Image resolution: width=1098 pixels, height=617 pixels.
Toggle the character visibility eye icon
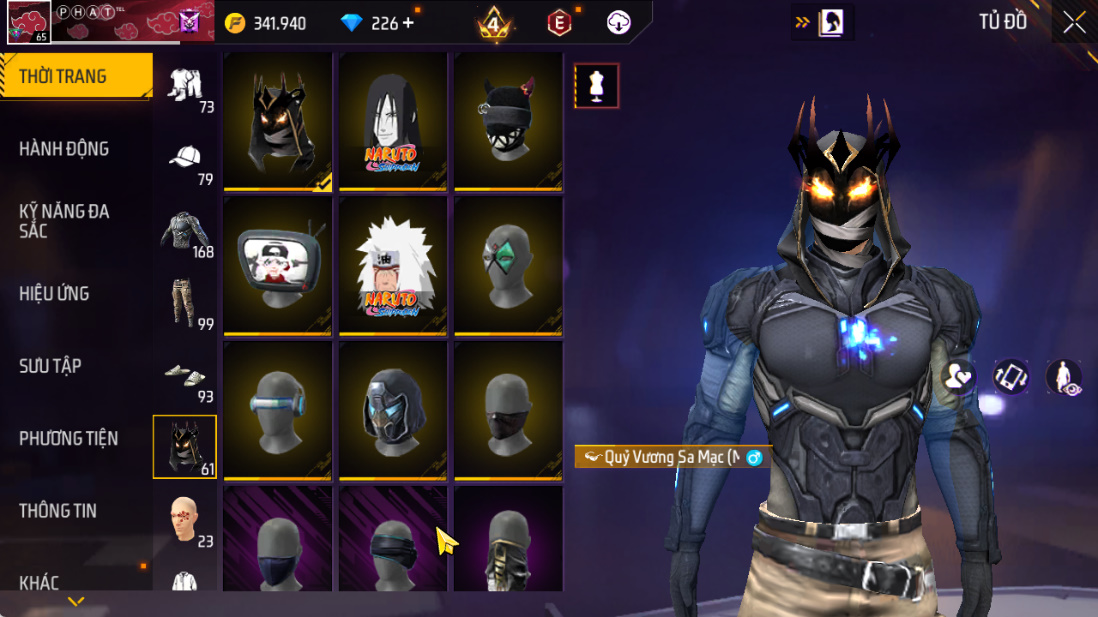(x=1064, y=377)
